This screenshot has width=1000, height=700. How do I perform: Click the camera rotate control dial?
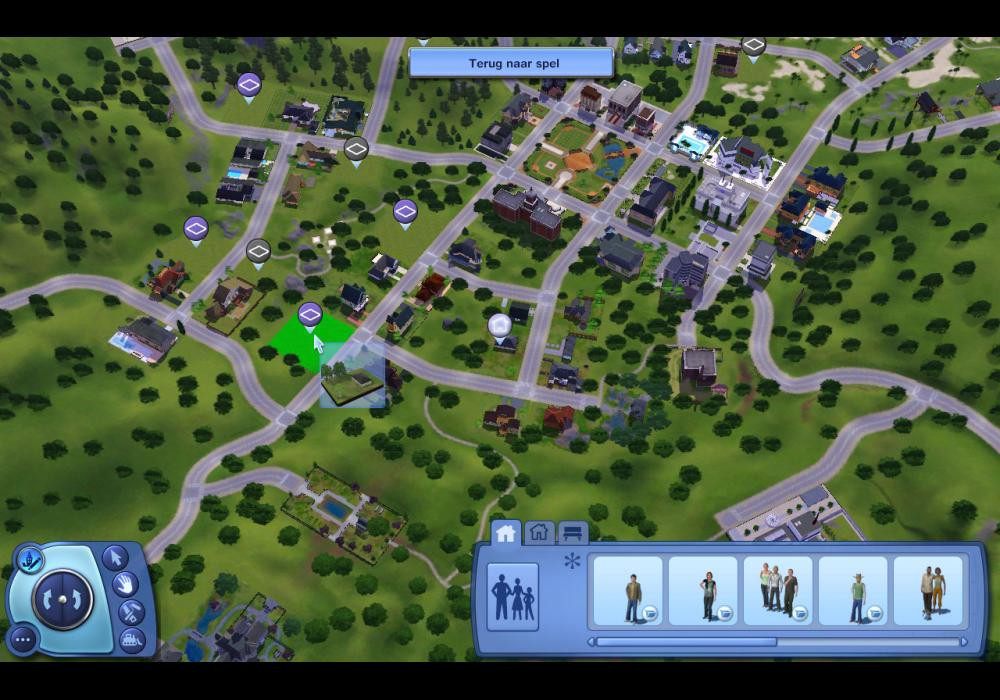click(x=62, y=600)
